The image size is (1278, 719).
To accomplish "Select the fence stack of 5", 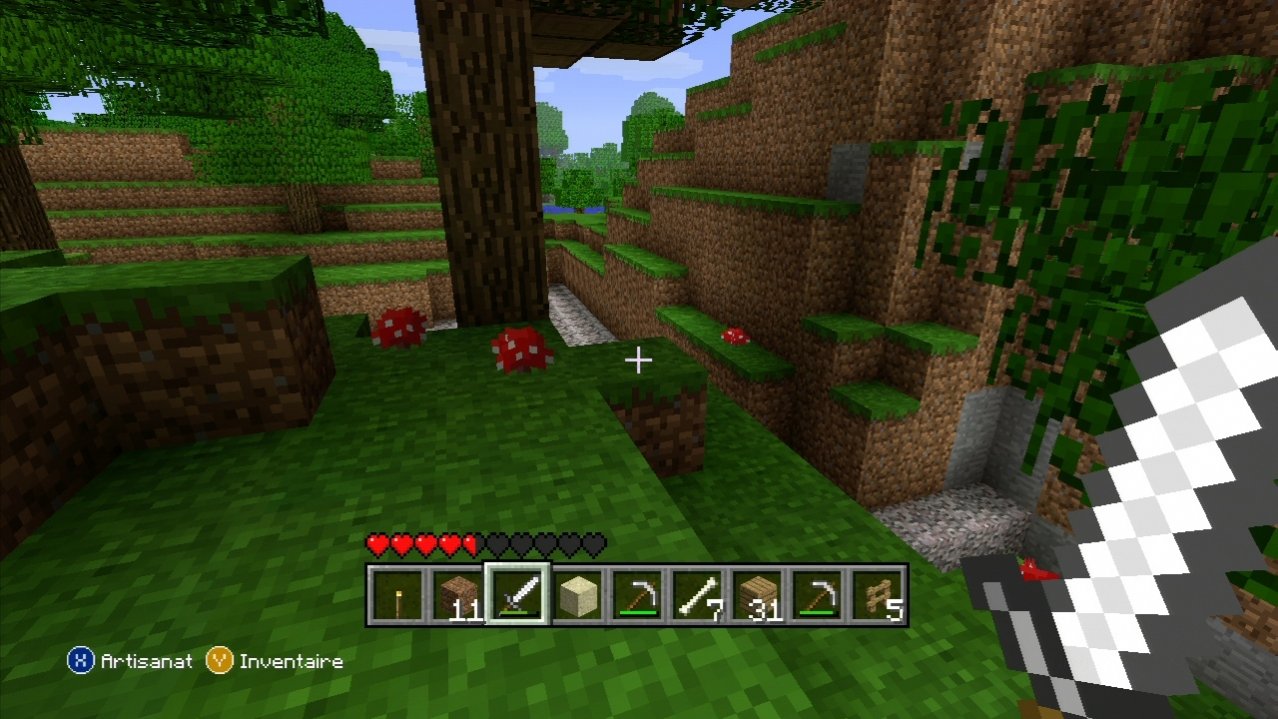I will coord(877,596).
